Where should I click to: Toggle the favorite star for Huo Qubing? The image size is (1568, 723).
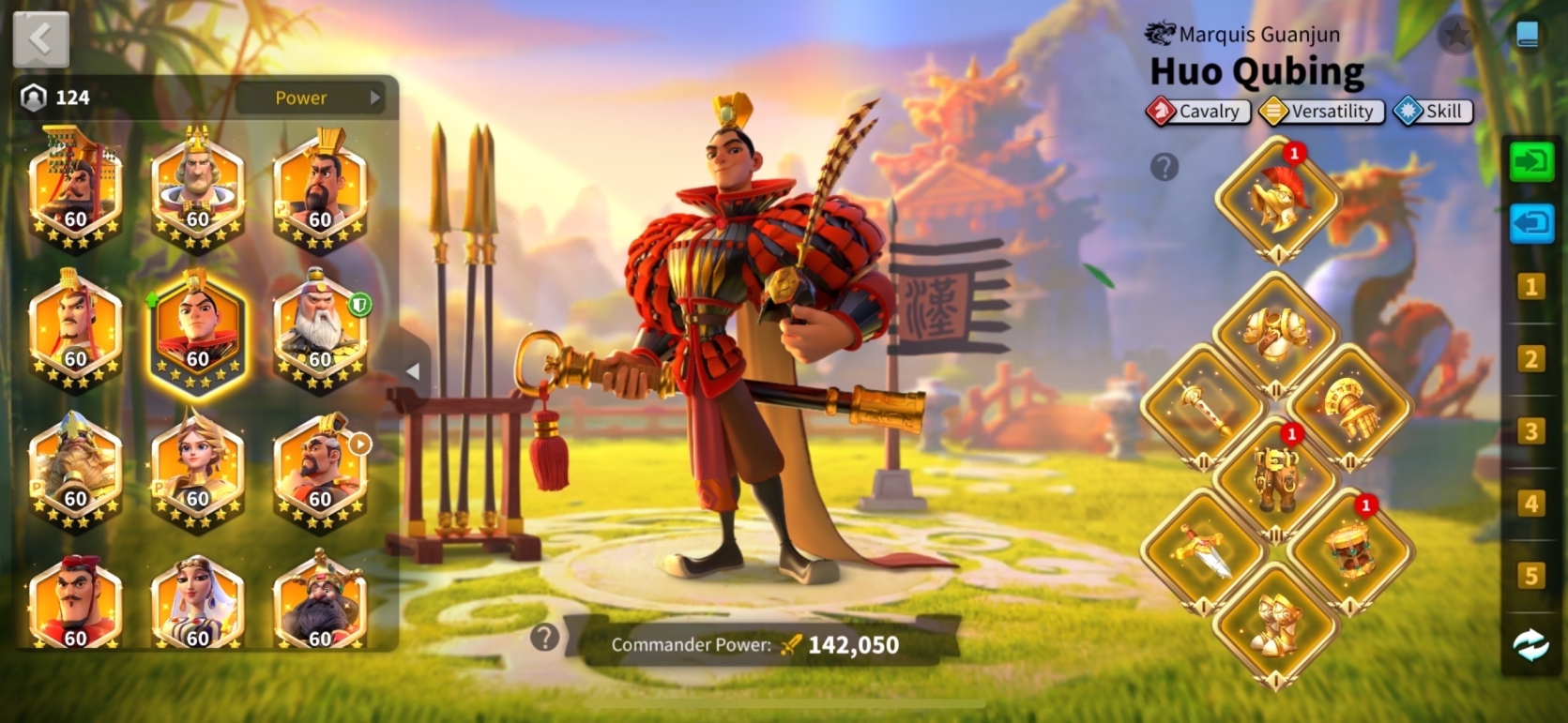pyautogui.click(x=1456, y=36)
